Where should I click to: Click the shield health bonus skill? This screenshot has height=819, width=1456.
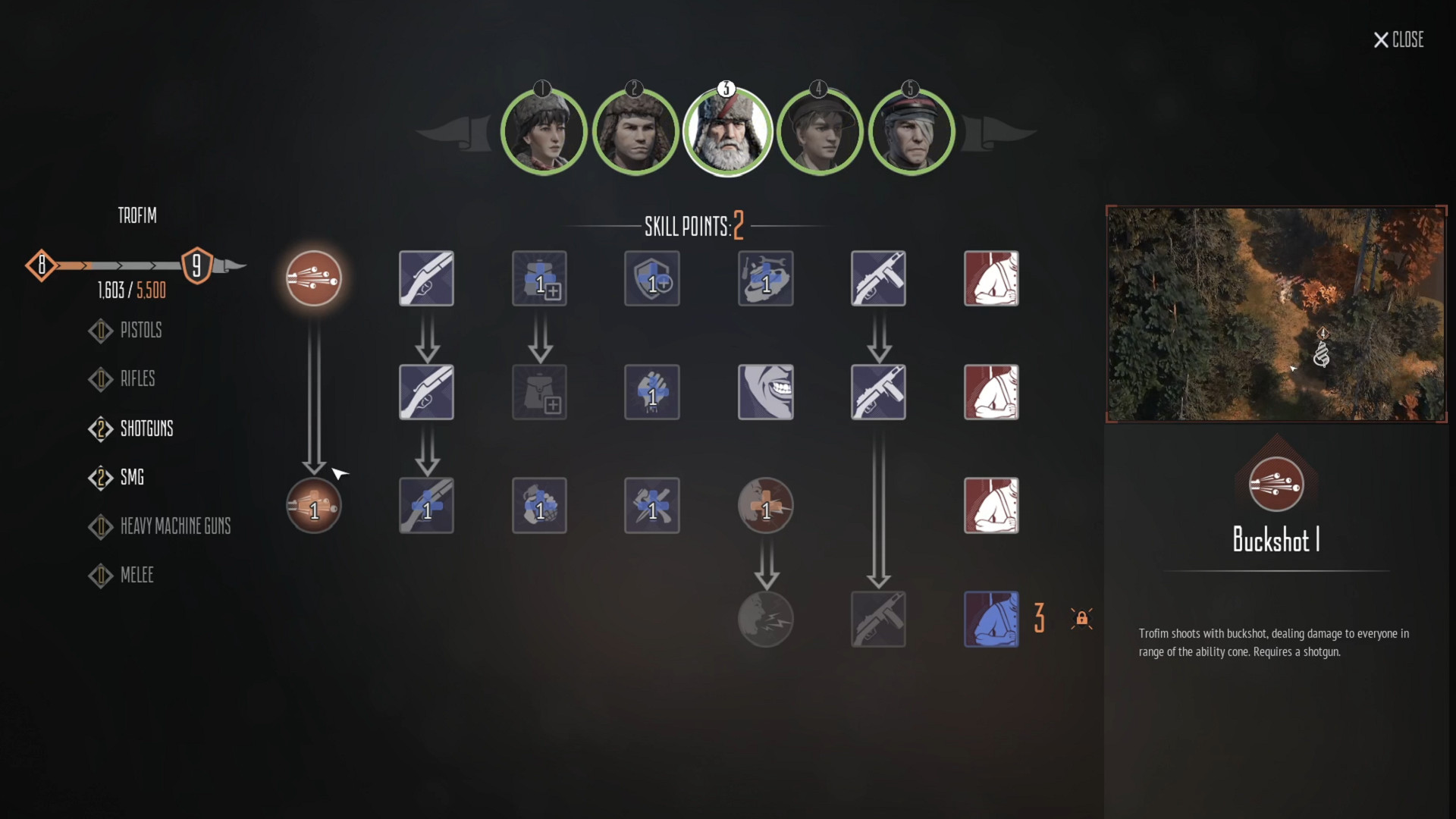[x=652, y=278]
